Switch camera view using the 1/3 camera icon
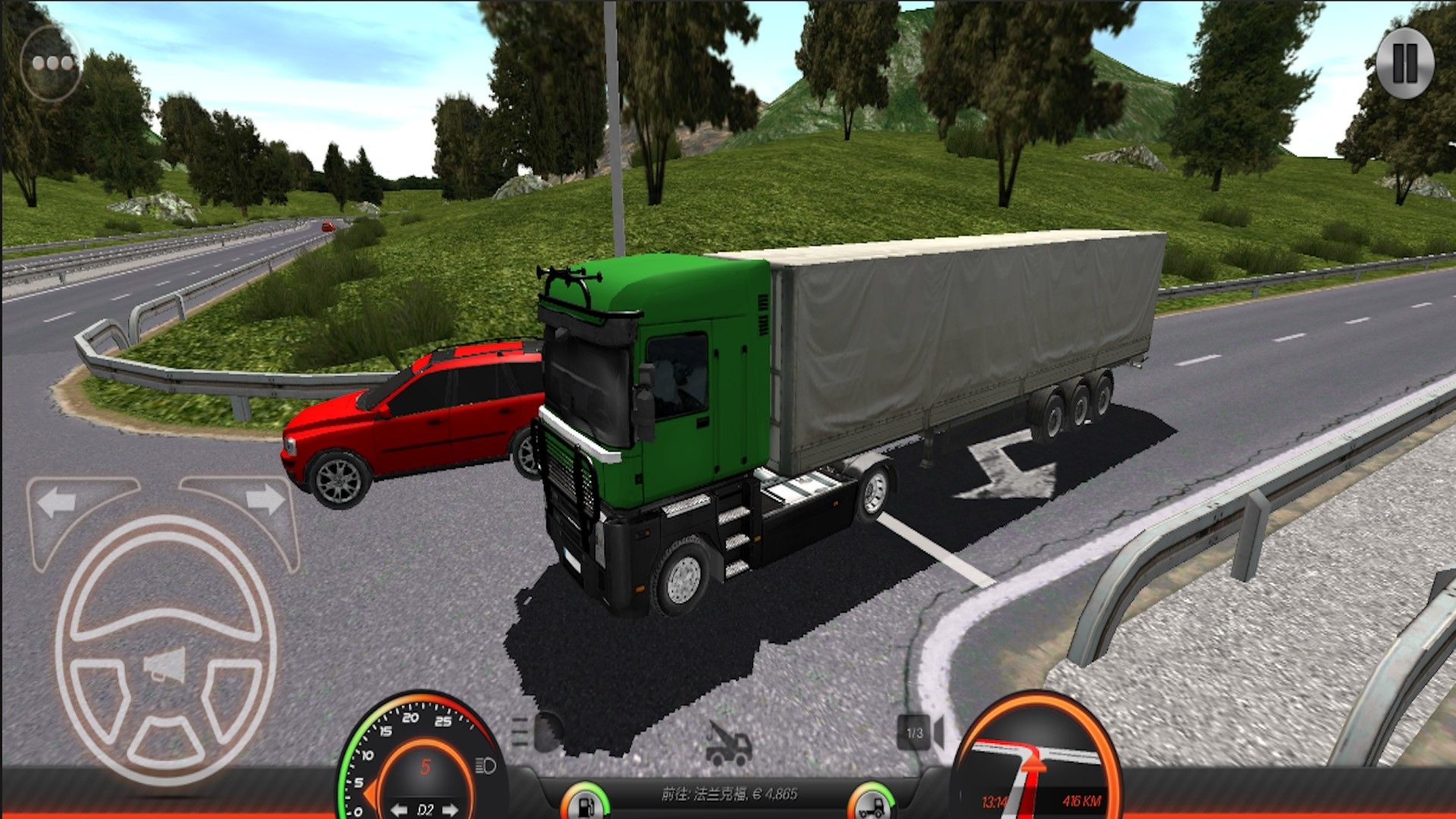The image size is (1456, 819). 921,733
